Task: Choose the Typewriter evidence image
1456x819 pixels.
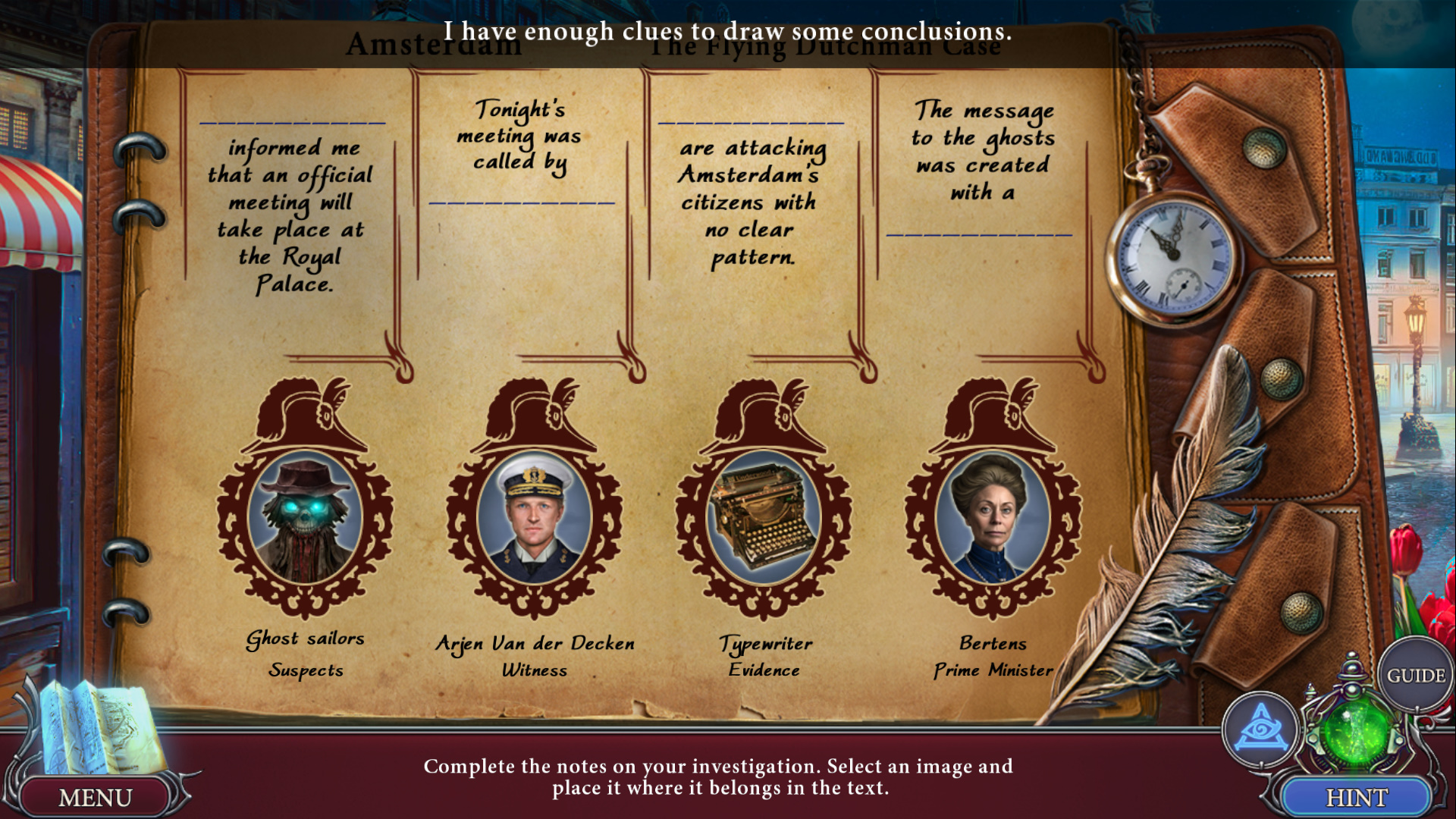Action: pos(764,517)
